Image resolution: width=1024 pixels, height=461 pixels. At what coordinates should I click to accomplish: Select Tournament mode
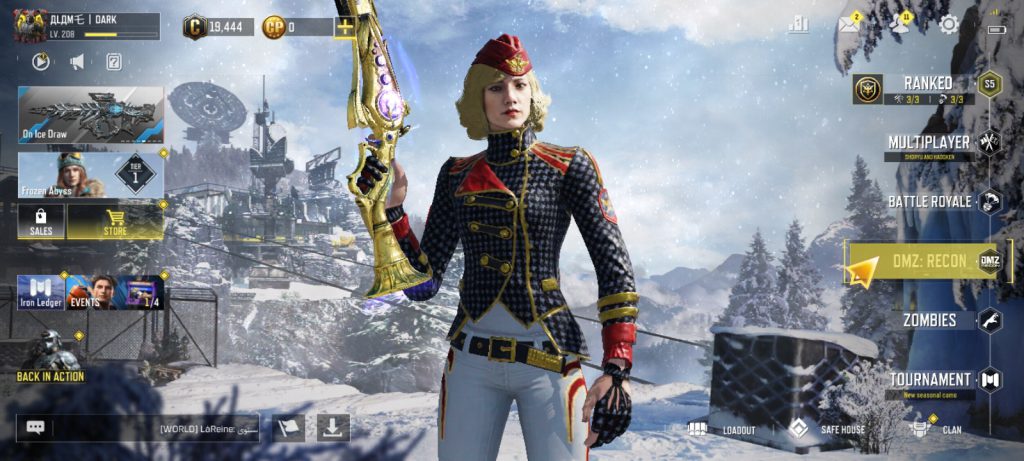click(x=931, y=380)
